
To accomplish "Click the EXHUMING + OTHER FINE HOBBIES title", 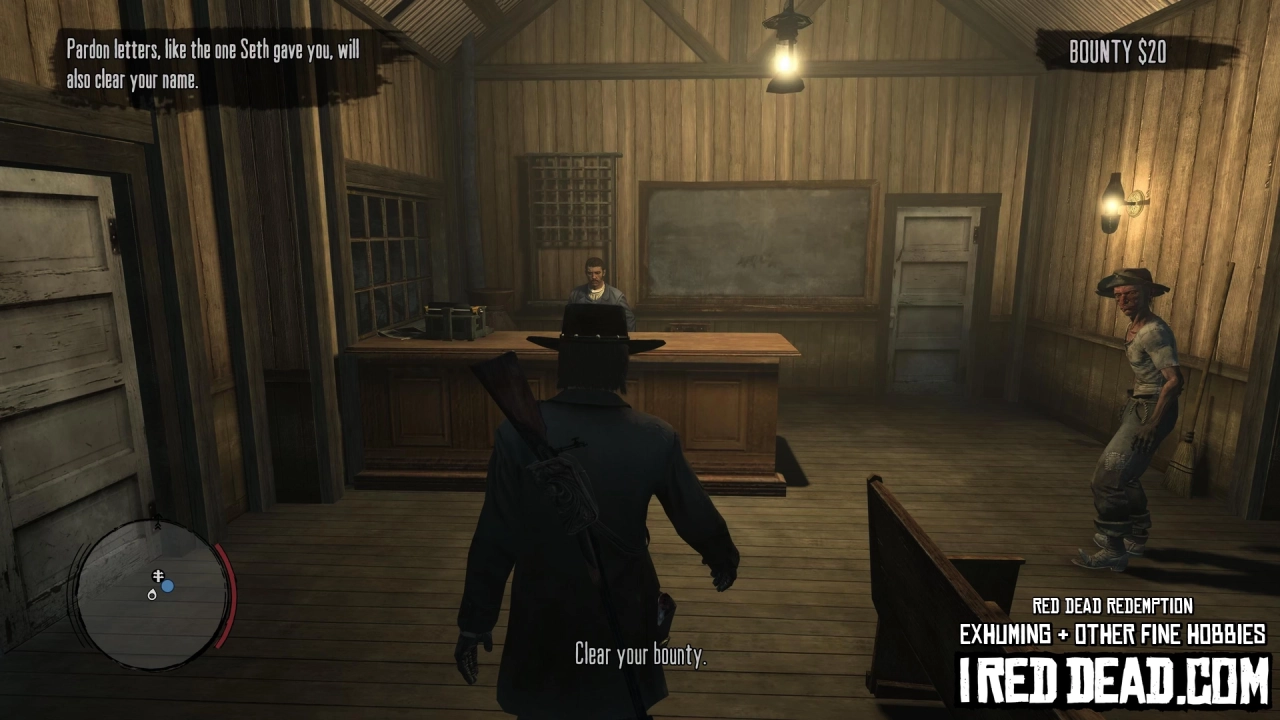I will click(1113, 634).
